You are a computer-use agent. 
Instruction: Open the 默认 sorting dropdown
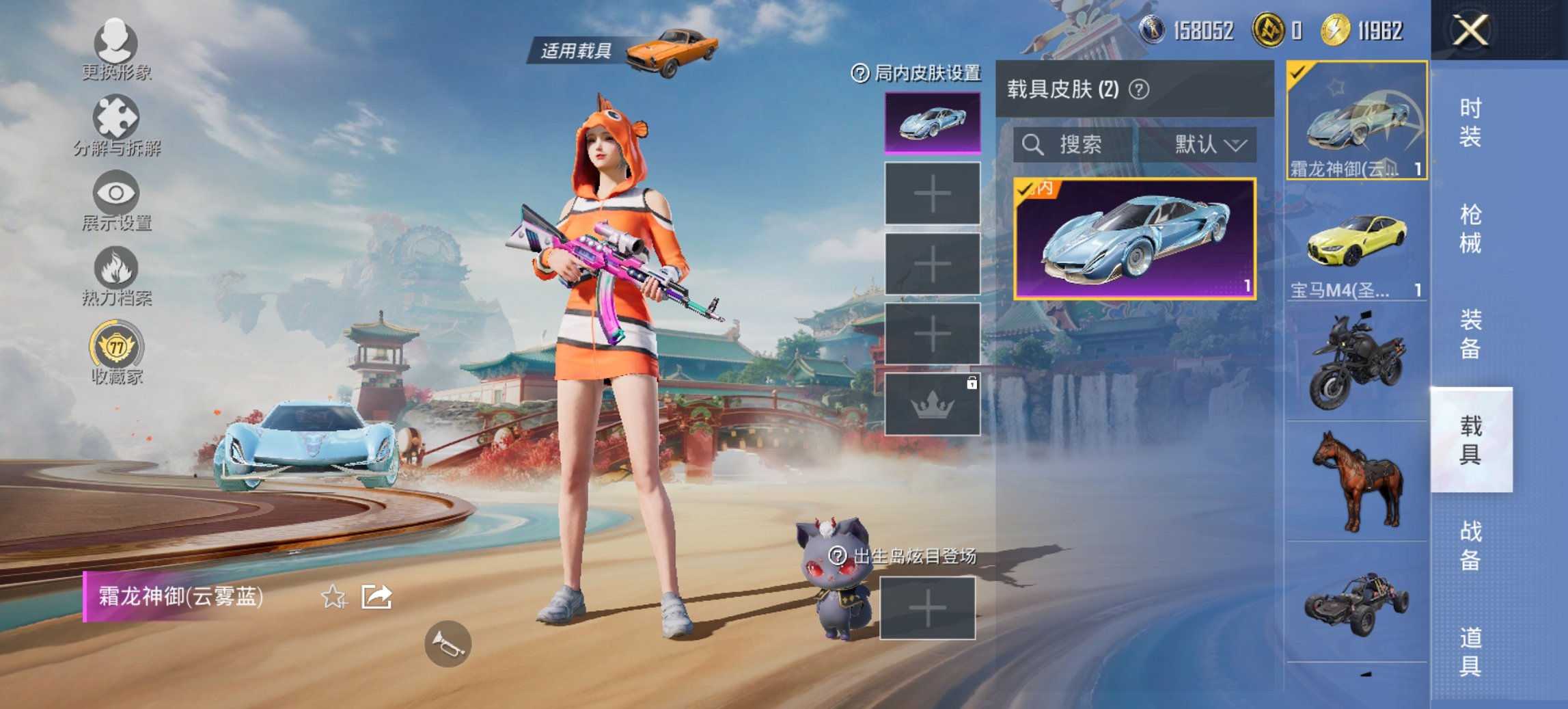(x=1211, y=144)
